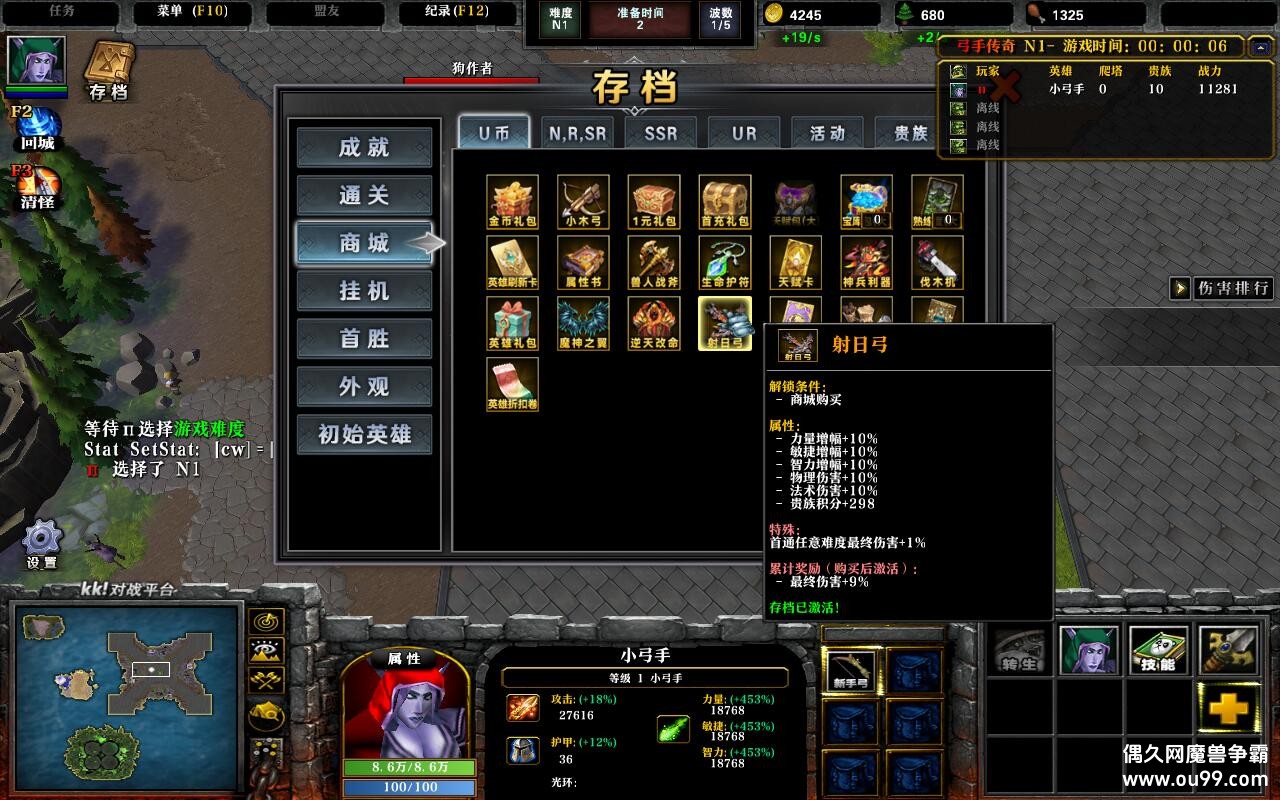Use the 回城 return-to-town ability

pos(37,128)
